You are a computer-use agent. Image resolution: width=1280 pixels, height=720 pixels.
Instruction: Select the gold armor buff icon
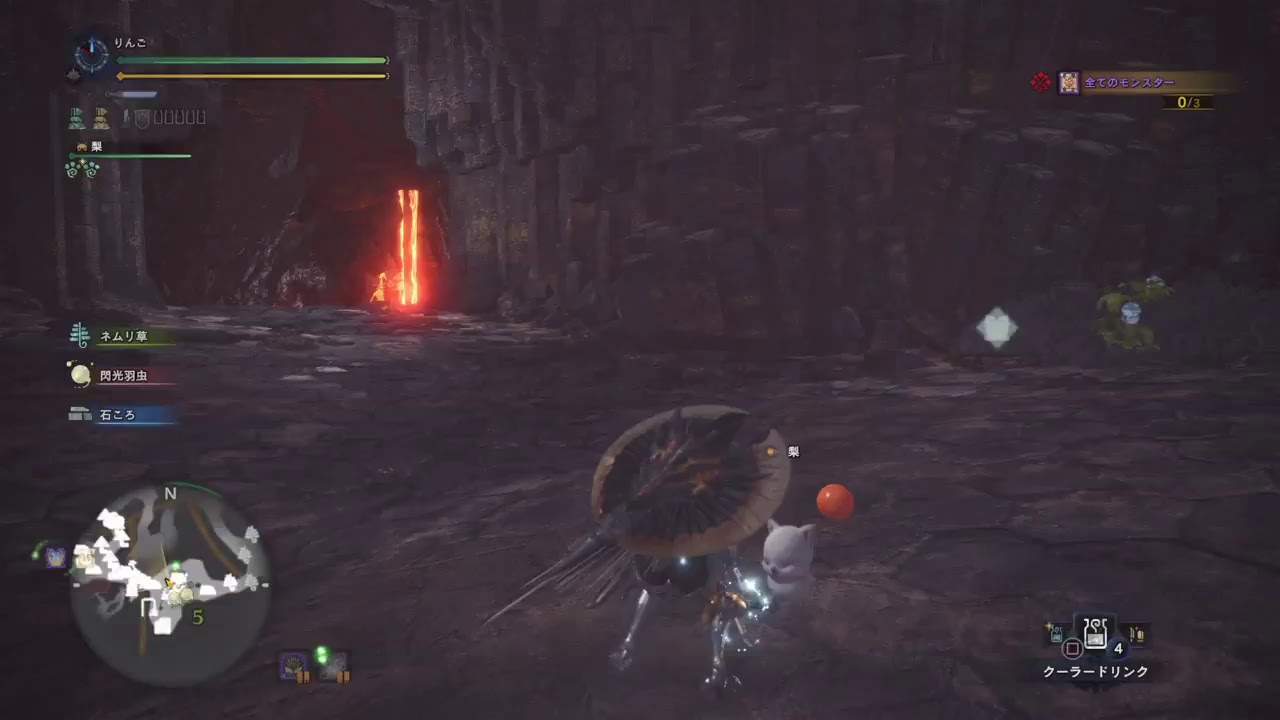coord(100,118)
